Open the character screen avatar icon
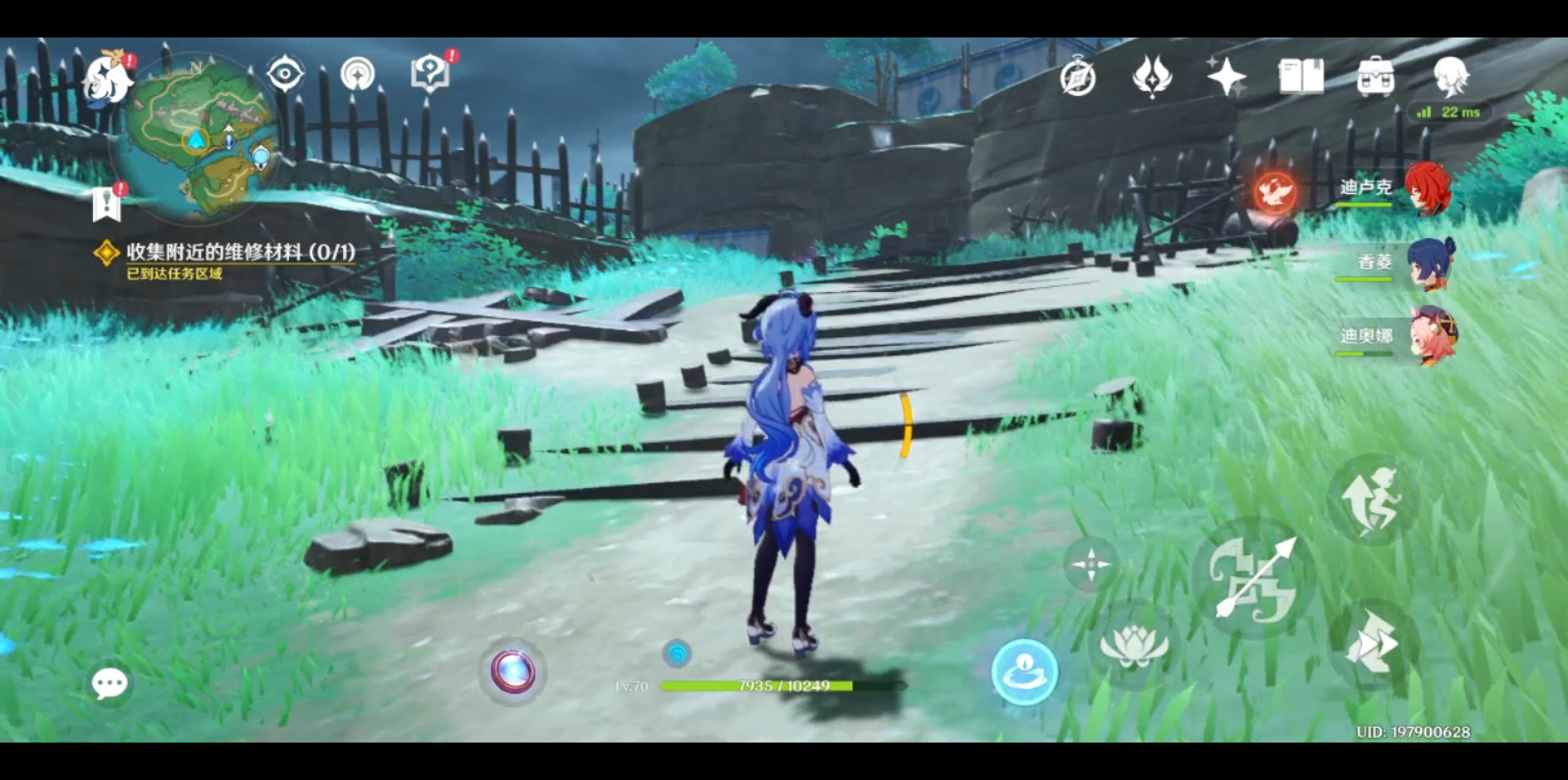 click(1454, 77)
